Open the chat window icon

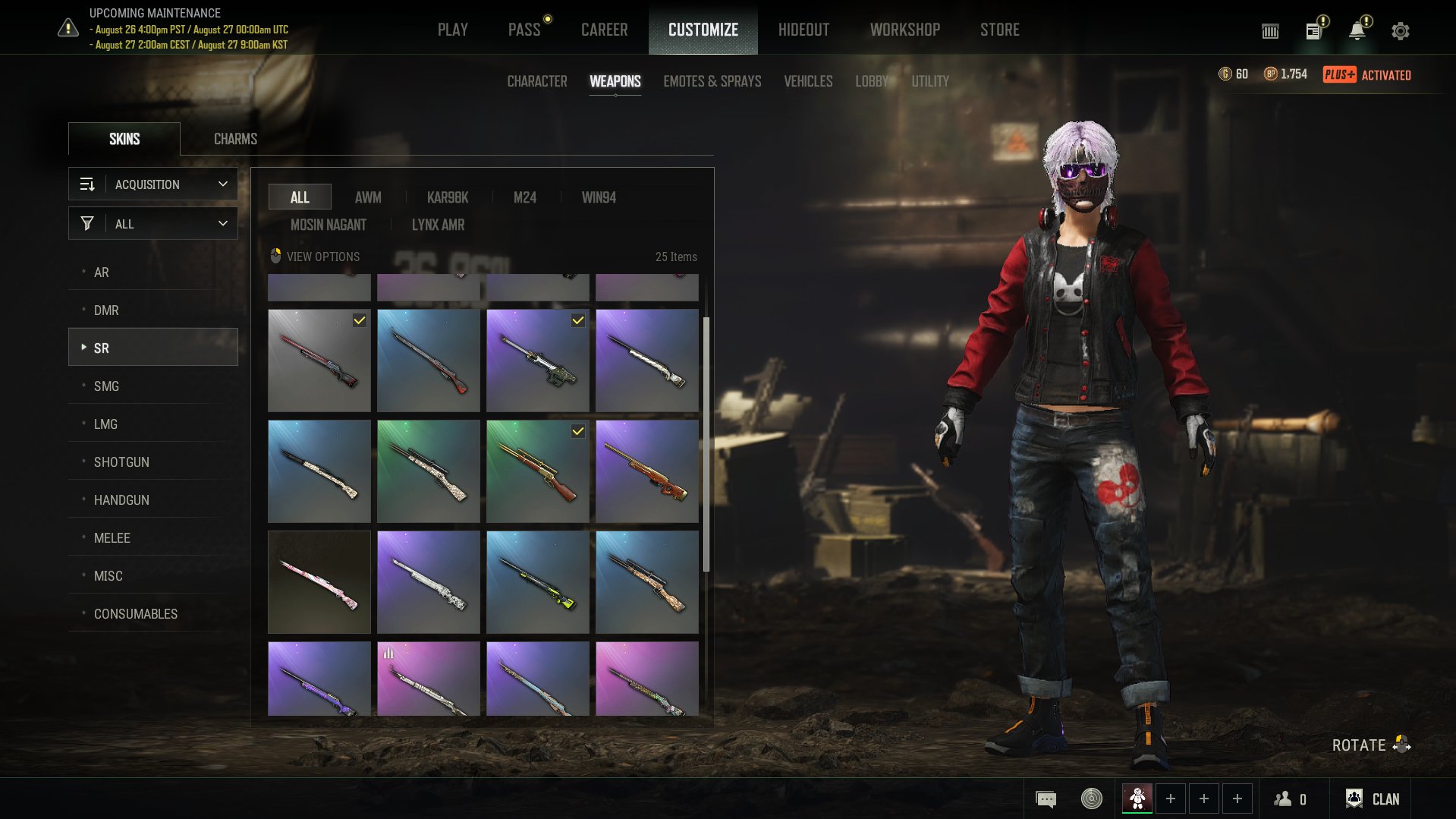[x=1046, y=799]
